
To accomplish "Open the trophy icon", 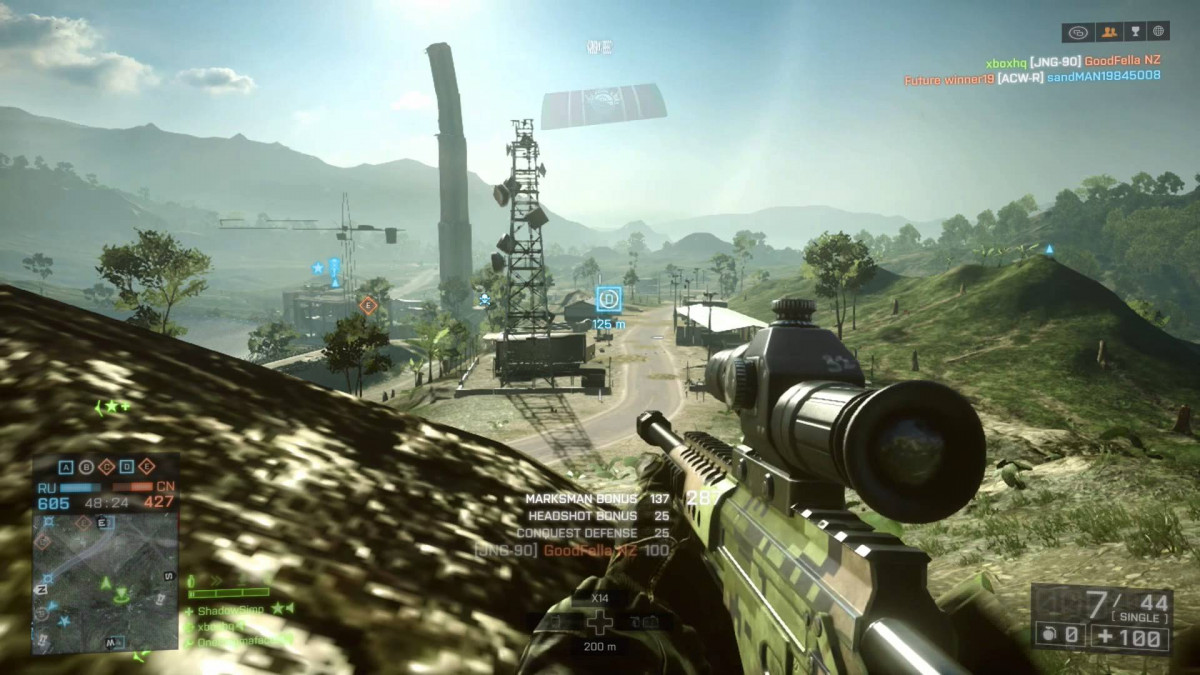I will [1134, 32].
